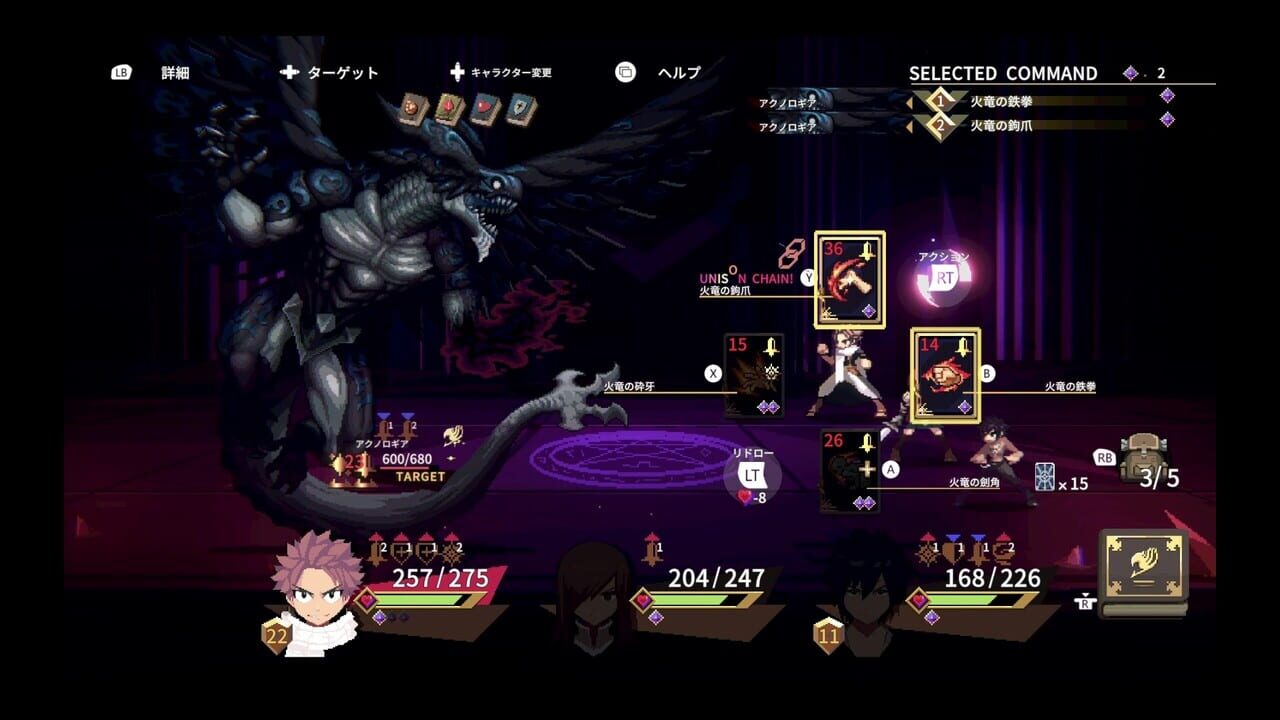Screen dimensions: 1280x720
Task: Select the 火竜の剣角 card
Action: pos(852,470)
